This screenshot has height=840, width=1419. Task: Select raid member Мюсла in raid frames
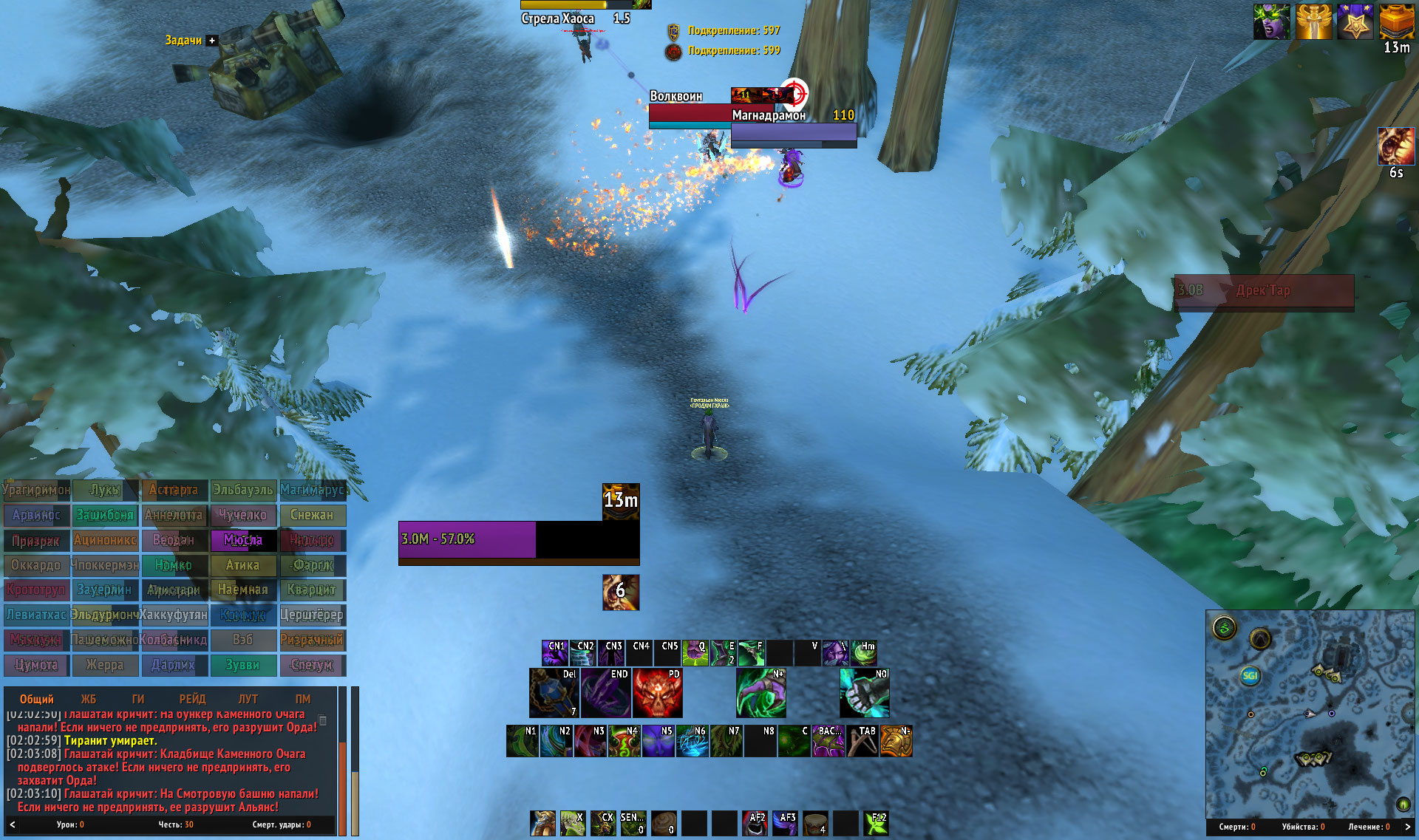click(243, 540)
